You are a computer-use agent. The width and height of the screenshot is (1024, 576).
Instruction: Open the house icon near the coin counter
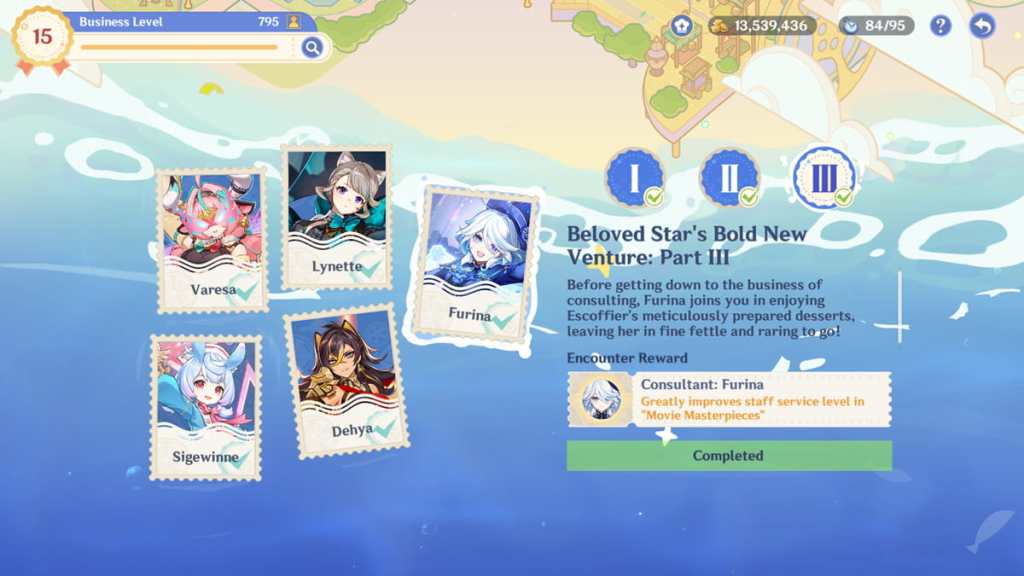pos(682,26)
